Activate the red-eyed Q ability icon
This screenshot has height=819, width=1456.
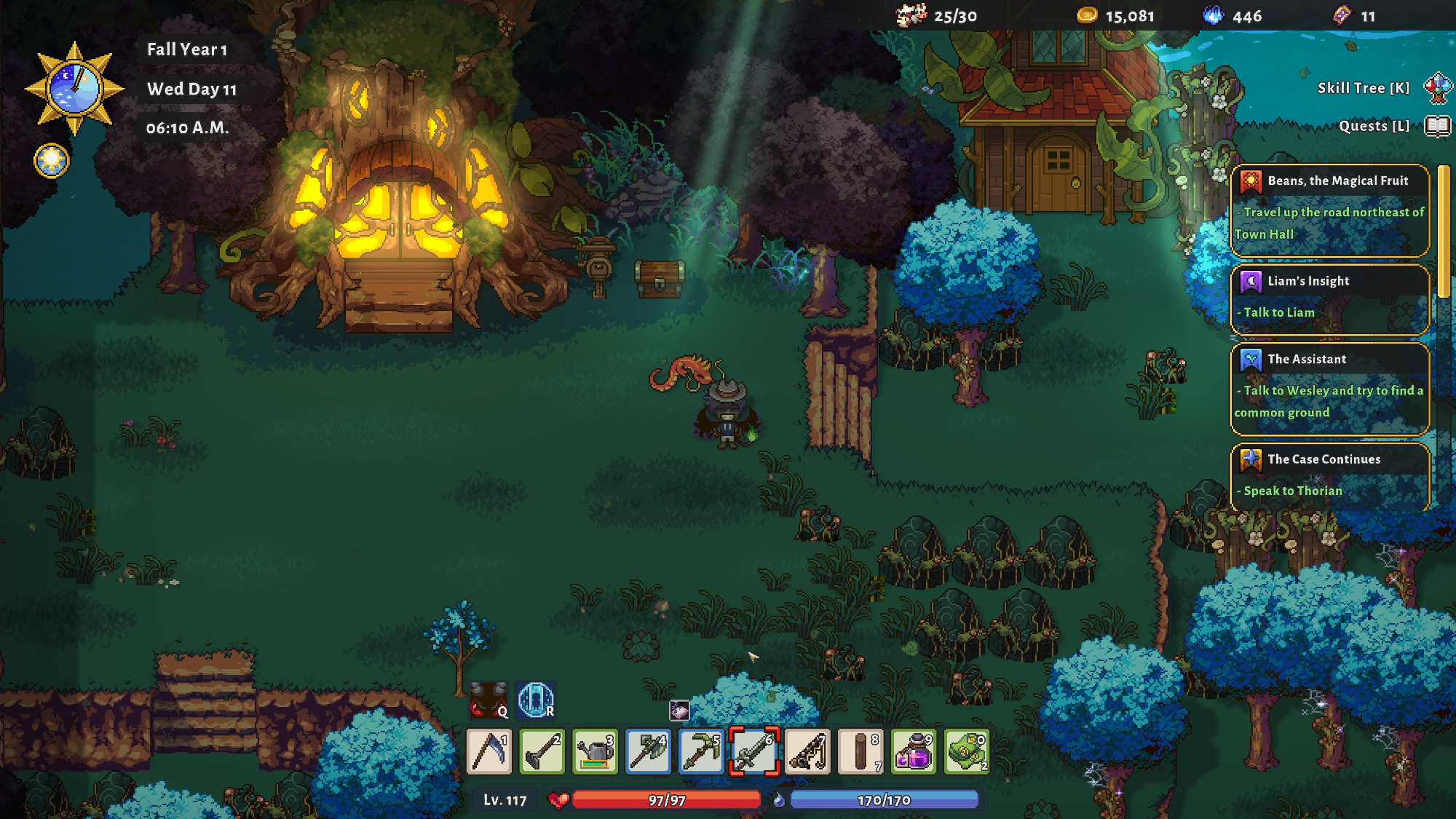(x=488, y=700)
